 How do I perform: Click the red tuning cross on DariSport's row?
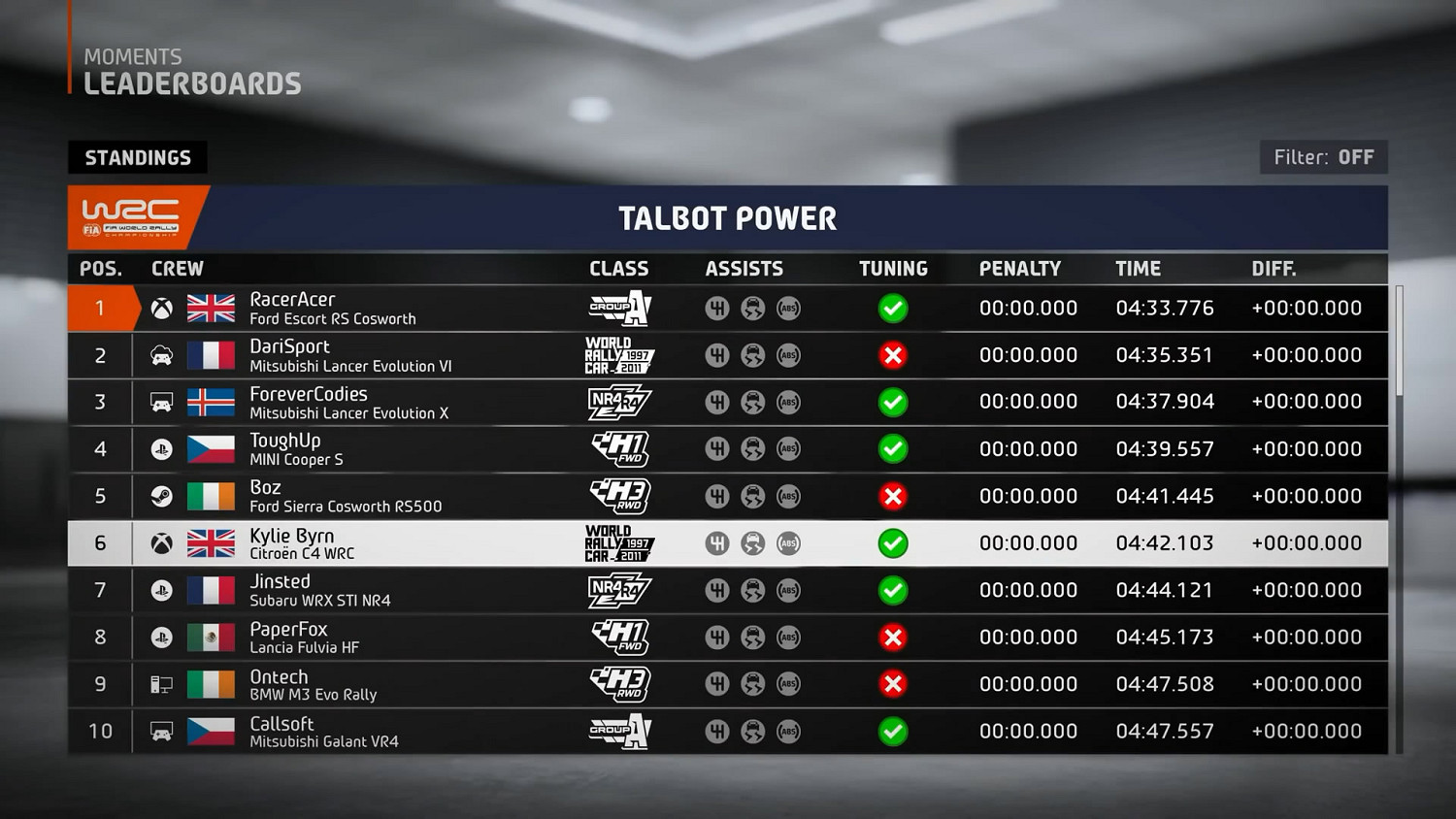(893, 355)
